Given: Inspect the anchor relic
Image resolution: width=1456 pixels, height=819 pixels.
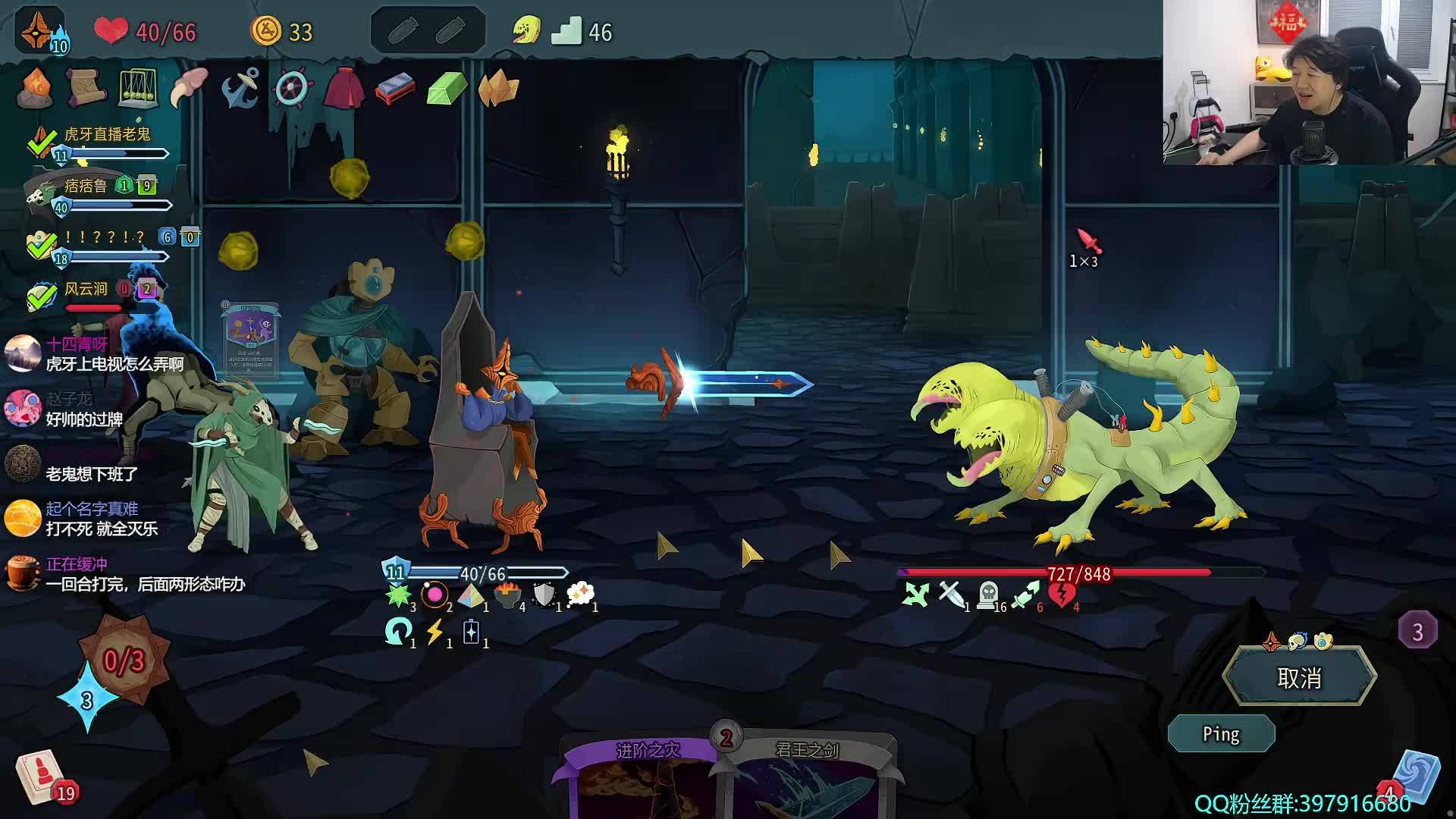Looking at the screenshot, I should pyautogui.click(x=240, y=88).
